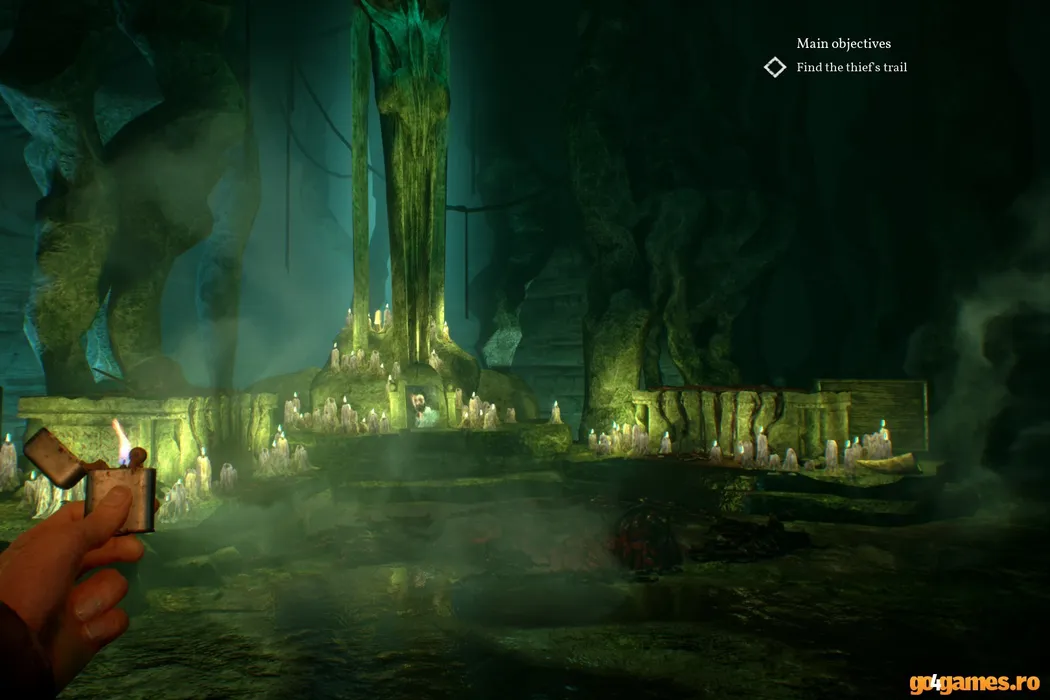Select the 'Find the thief's trail' objective
Image resolution: width=1050 pixels, height=700 pixels.
(x=851, y=68)
